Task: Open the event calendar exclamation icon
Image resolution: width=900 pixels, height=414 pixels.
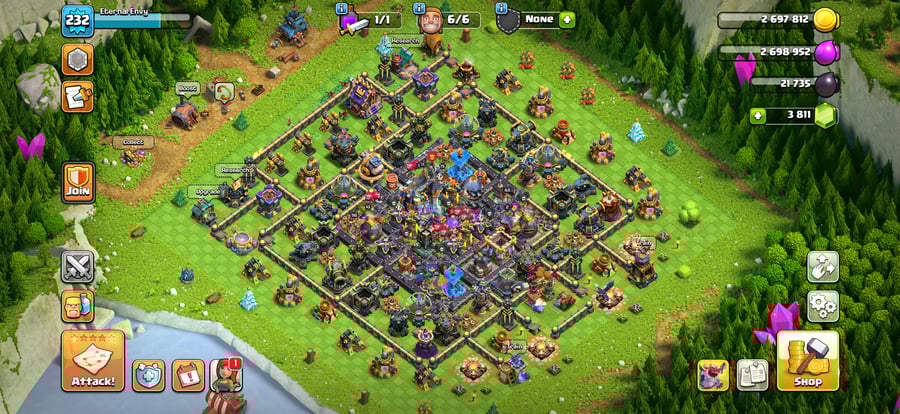Action: [187, 375]
